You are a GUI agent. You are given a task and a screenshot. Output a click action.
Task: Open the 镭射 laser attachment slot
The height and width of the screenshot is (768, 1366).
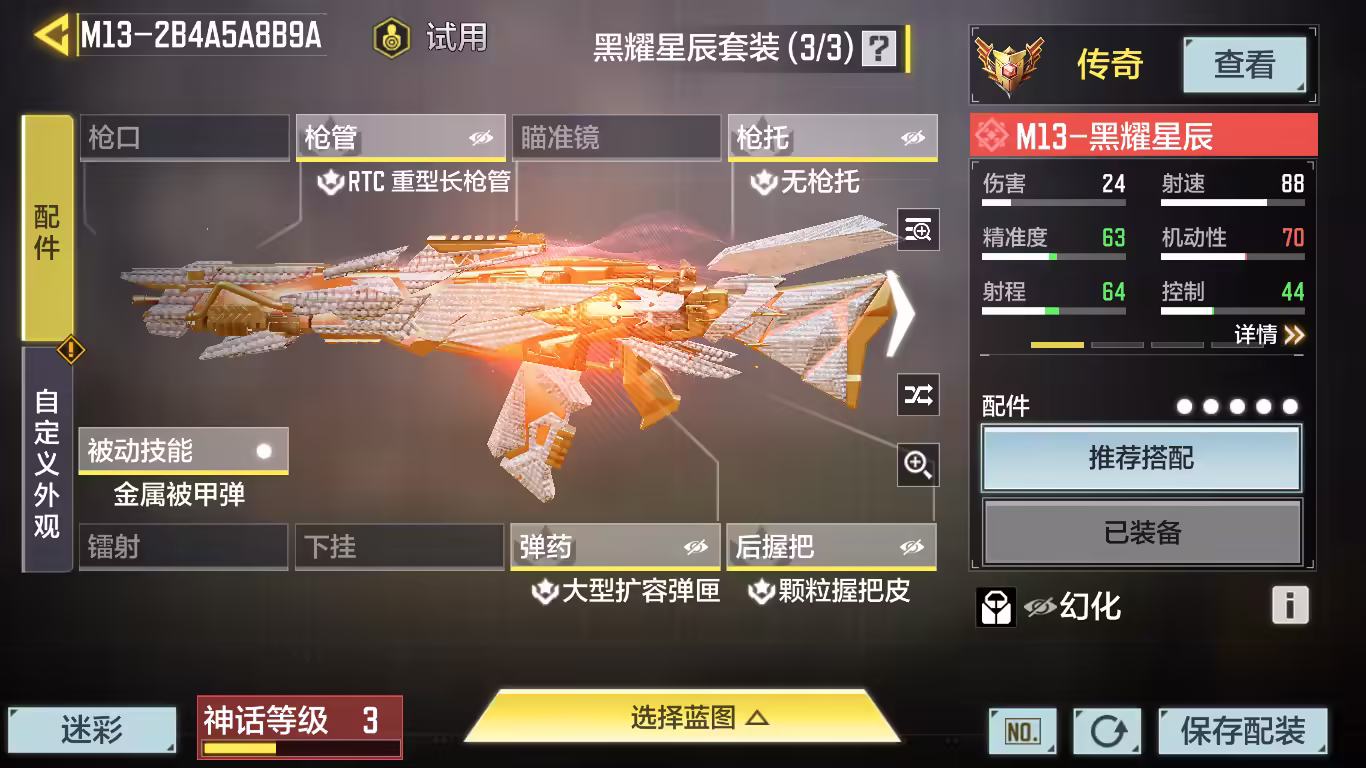tap(184, 547)
